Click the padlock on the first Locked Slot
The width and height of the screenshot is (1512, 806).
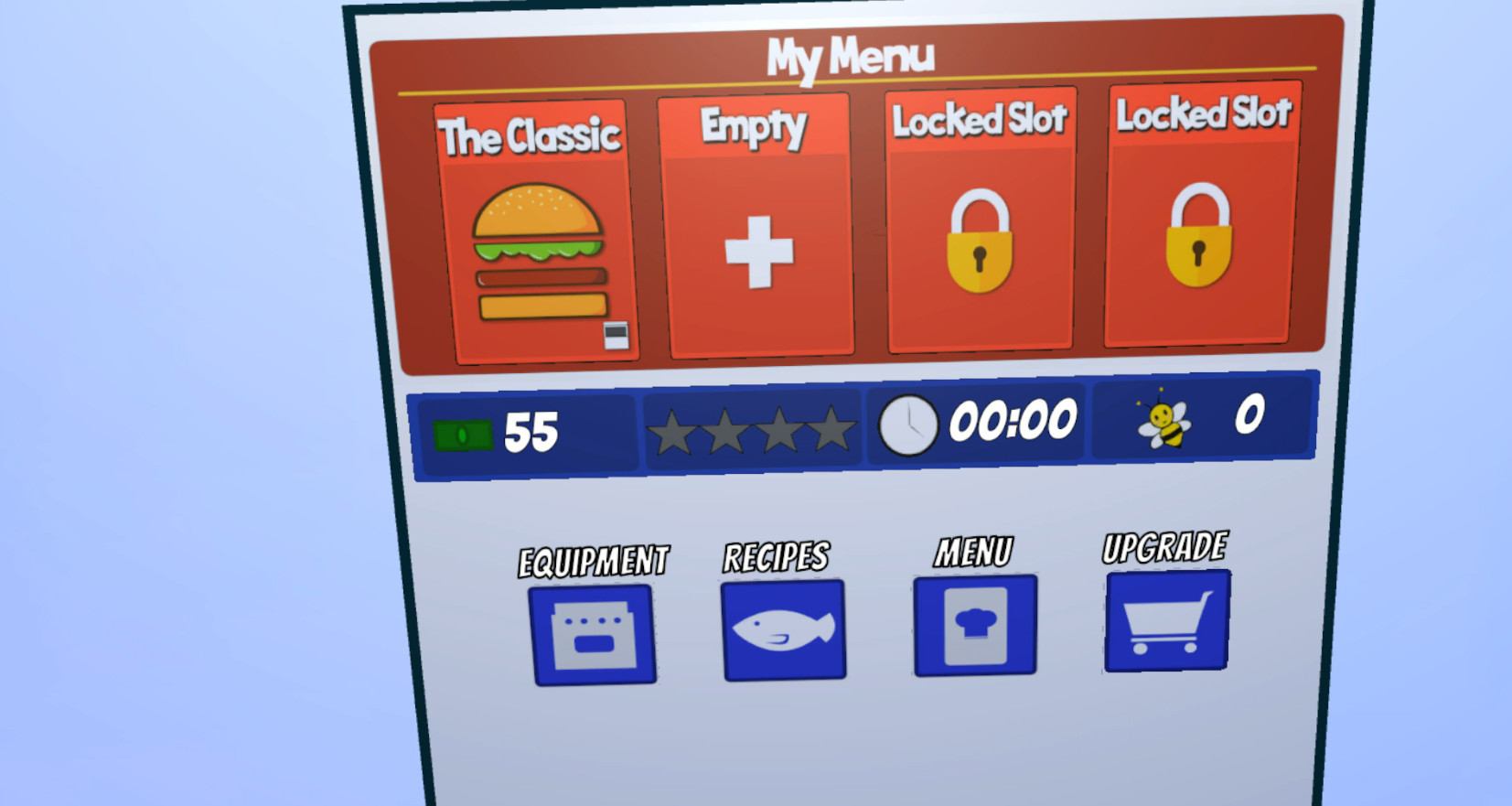(x=980, y=236)
